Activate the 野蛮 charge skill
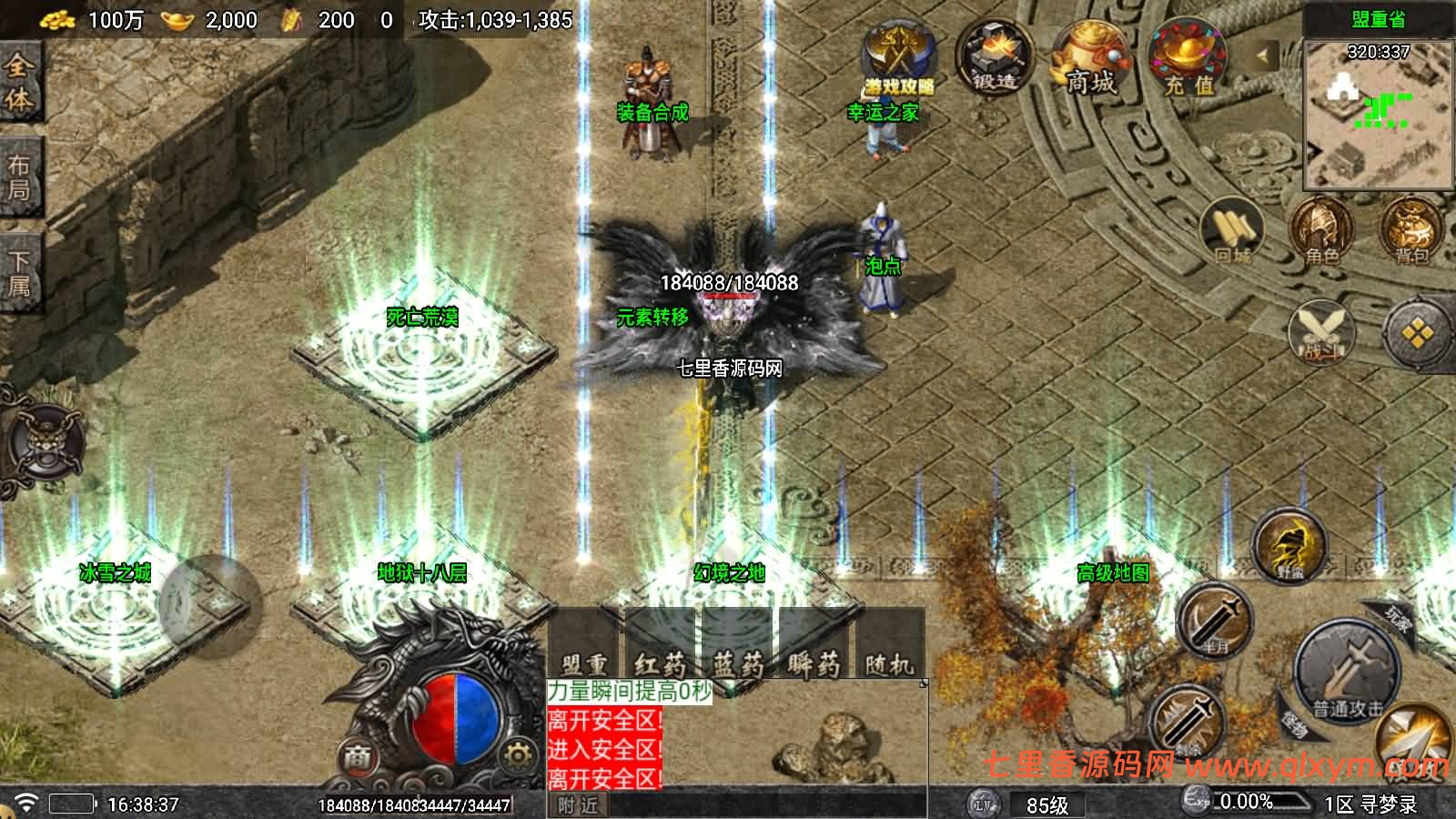Image resolution: width=1456 pixels, height=819 pixels. (1290, 545)
